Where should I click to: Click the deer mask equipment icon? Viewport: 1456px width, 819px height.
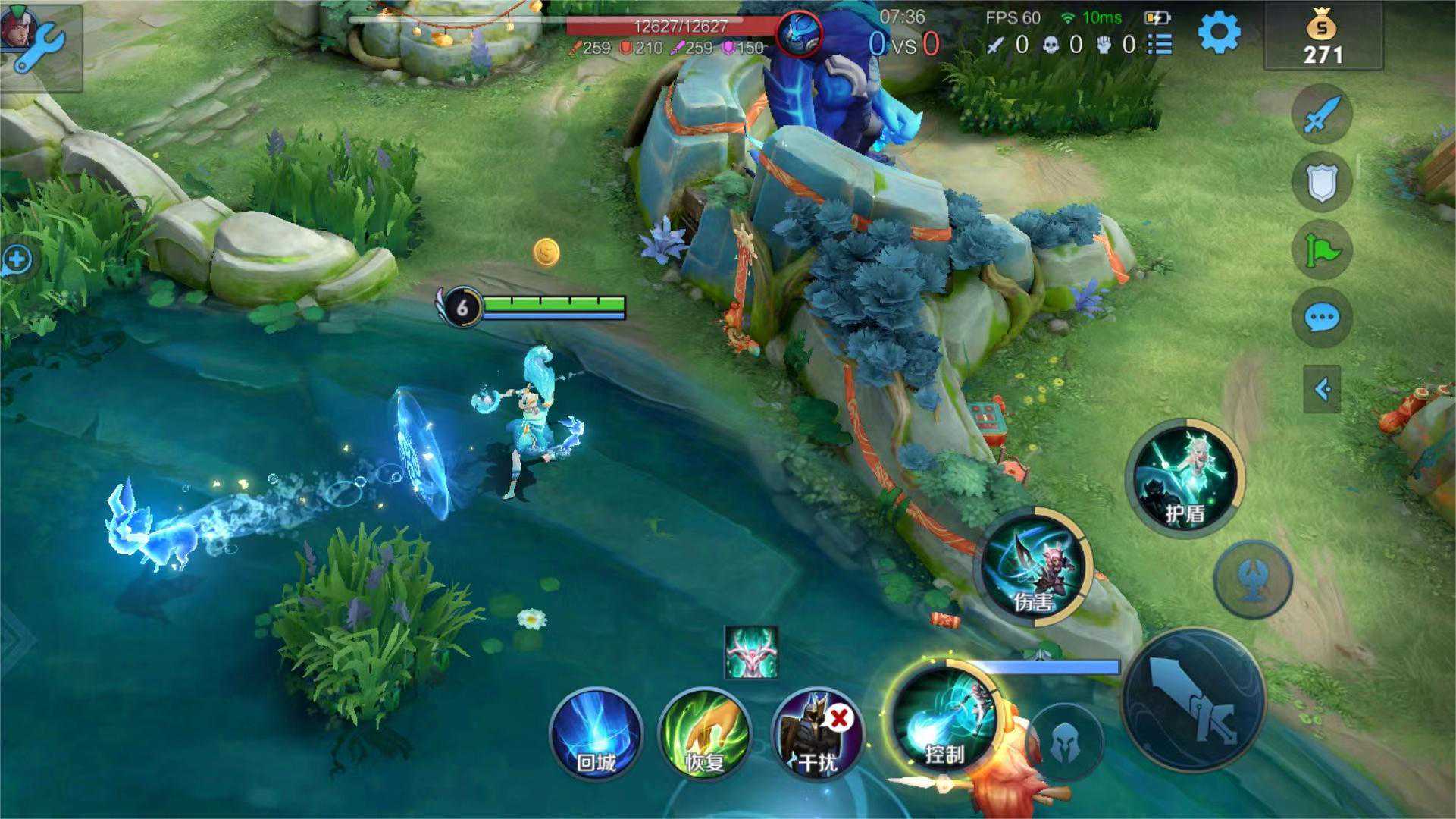click(x=750, y=652)
